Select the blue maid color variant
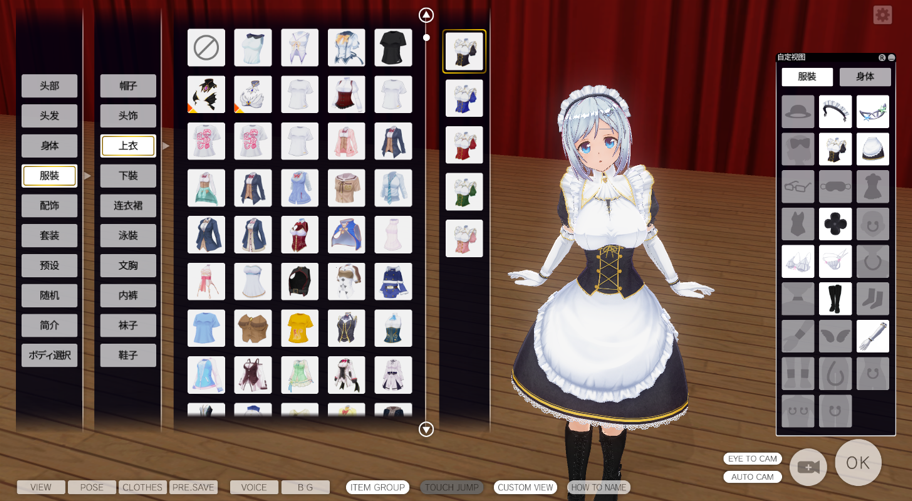The image size is (912, 501). click(x=464, y=98)
